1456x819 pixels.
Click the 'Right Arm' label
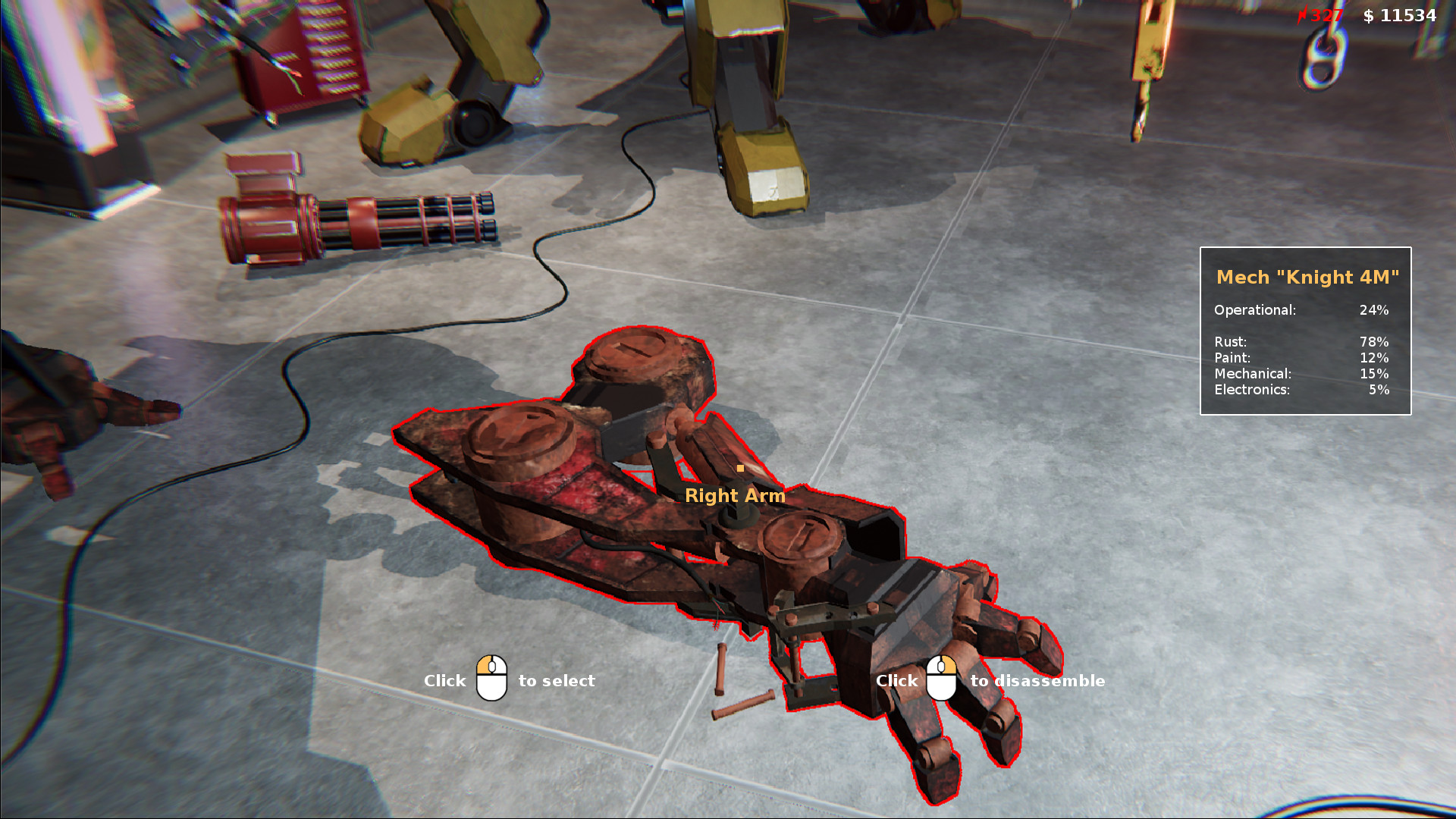click(x=736, y=495)
